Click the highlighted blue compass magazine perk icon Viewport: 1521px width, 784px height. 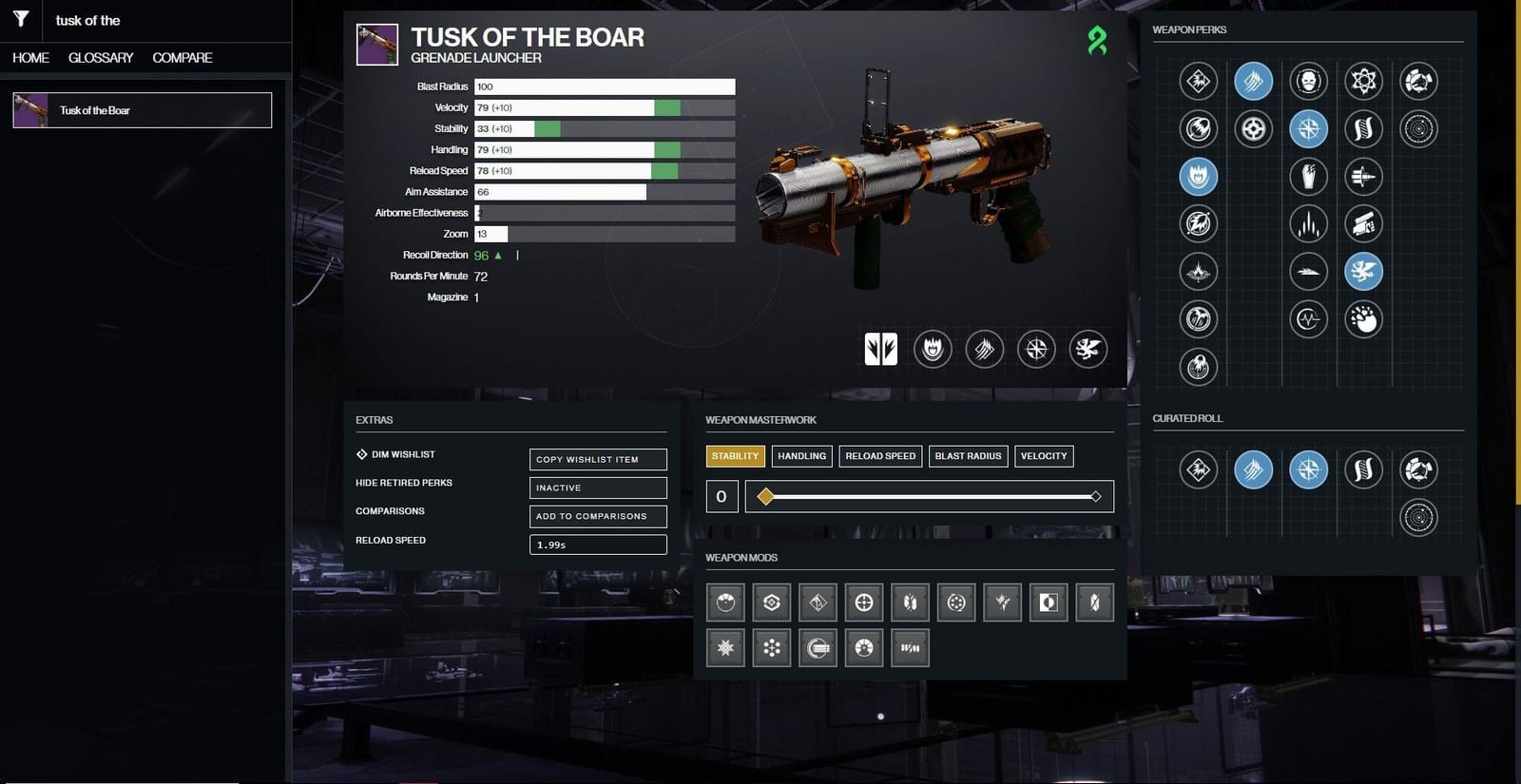click(x=1308, y=128)
